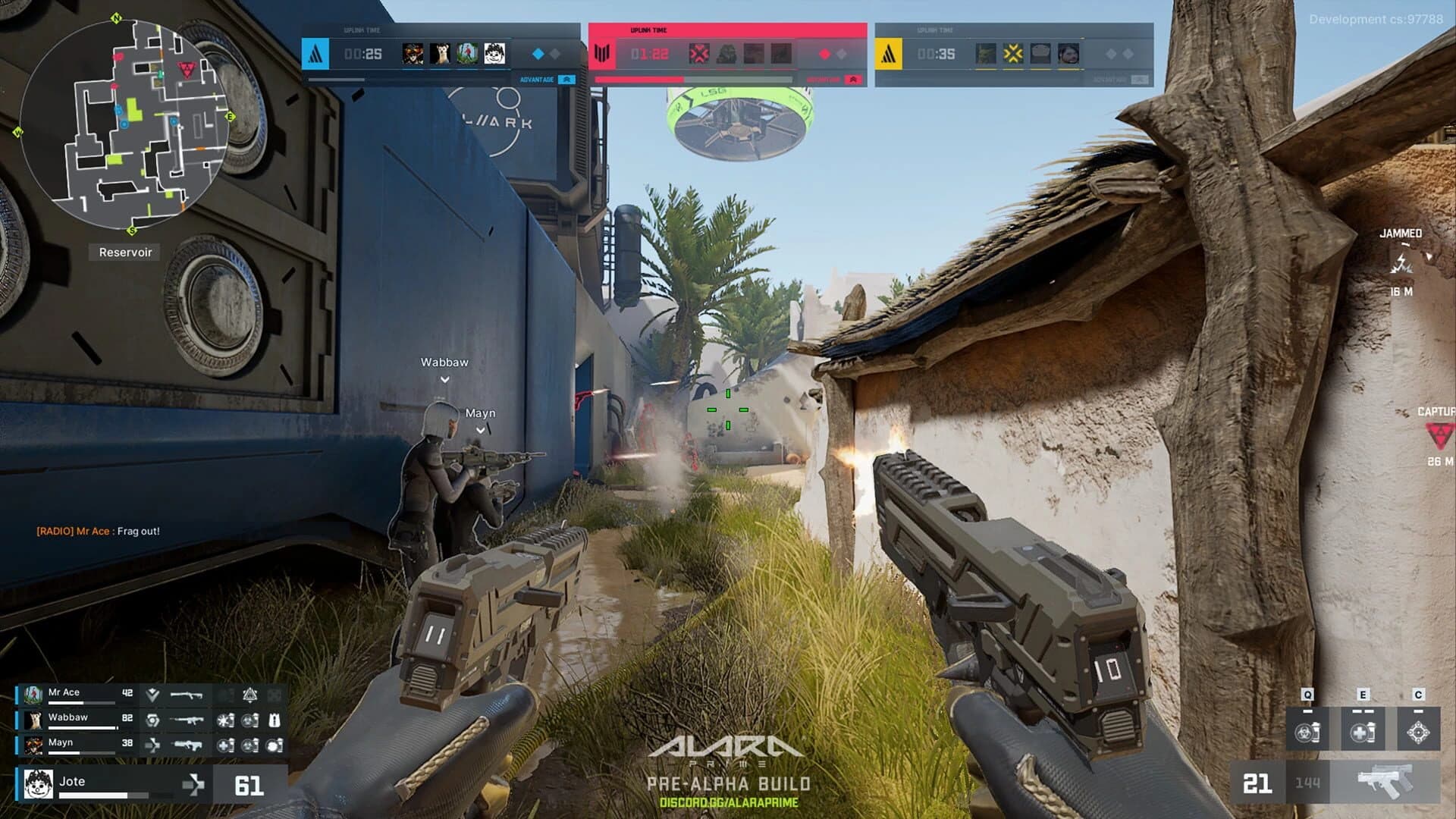This screenshot has height=819, width=1456.
Task: Click the blue team faction logo
Action: click(314, 54)
